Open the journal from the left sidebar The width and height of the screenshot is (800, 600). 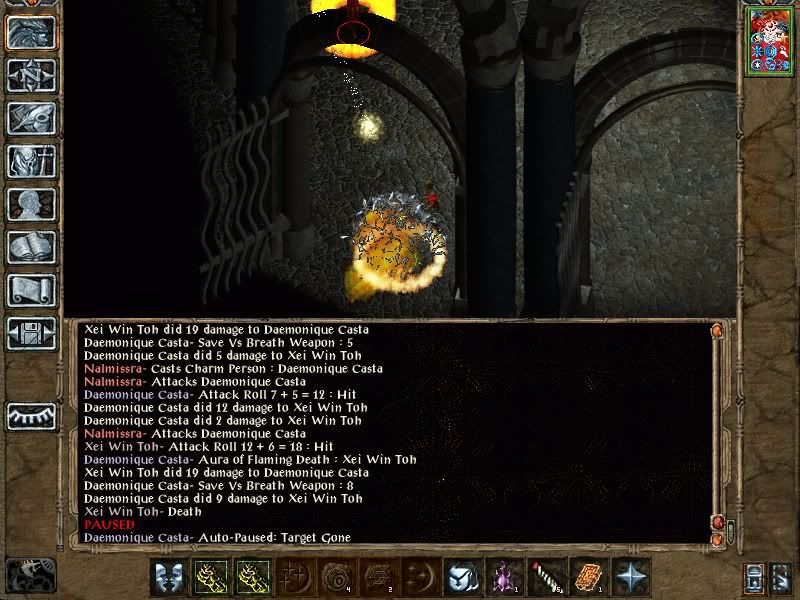coord(28,117)
